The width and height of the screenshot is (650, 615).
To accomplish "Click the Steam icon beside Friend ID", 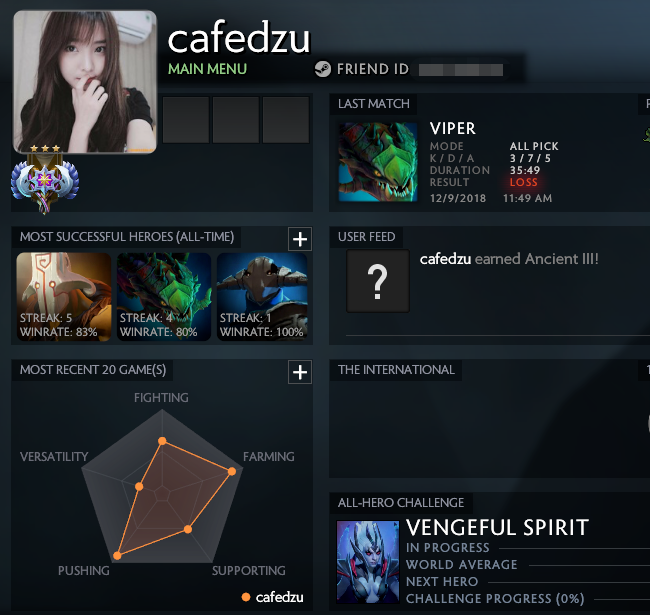I will coord(323,69).
